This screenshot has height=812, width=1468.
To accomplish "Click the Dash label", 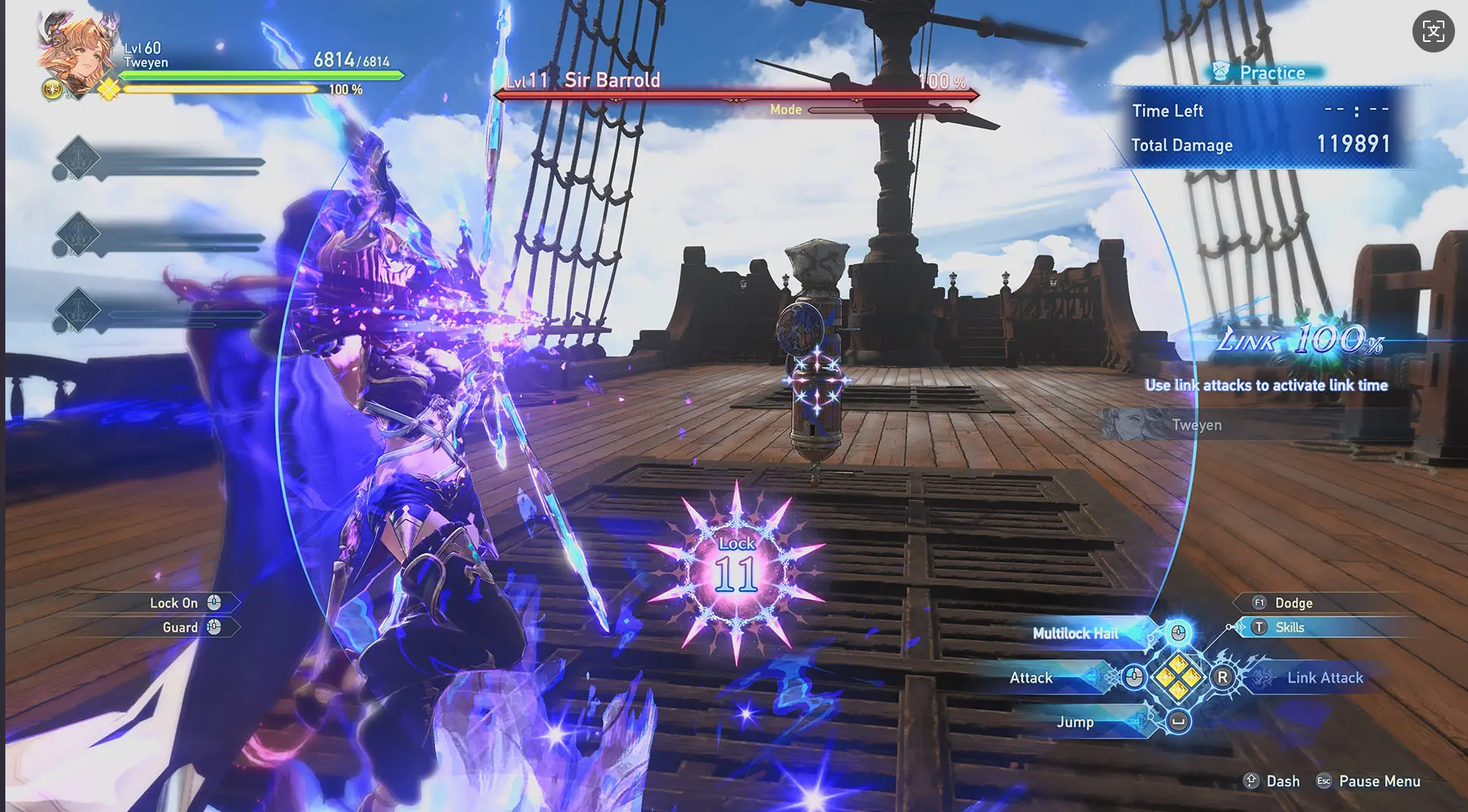I will 1283,782.
